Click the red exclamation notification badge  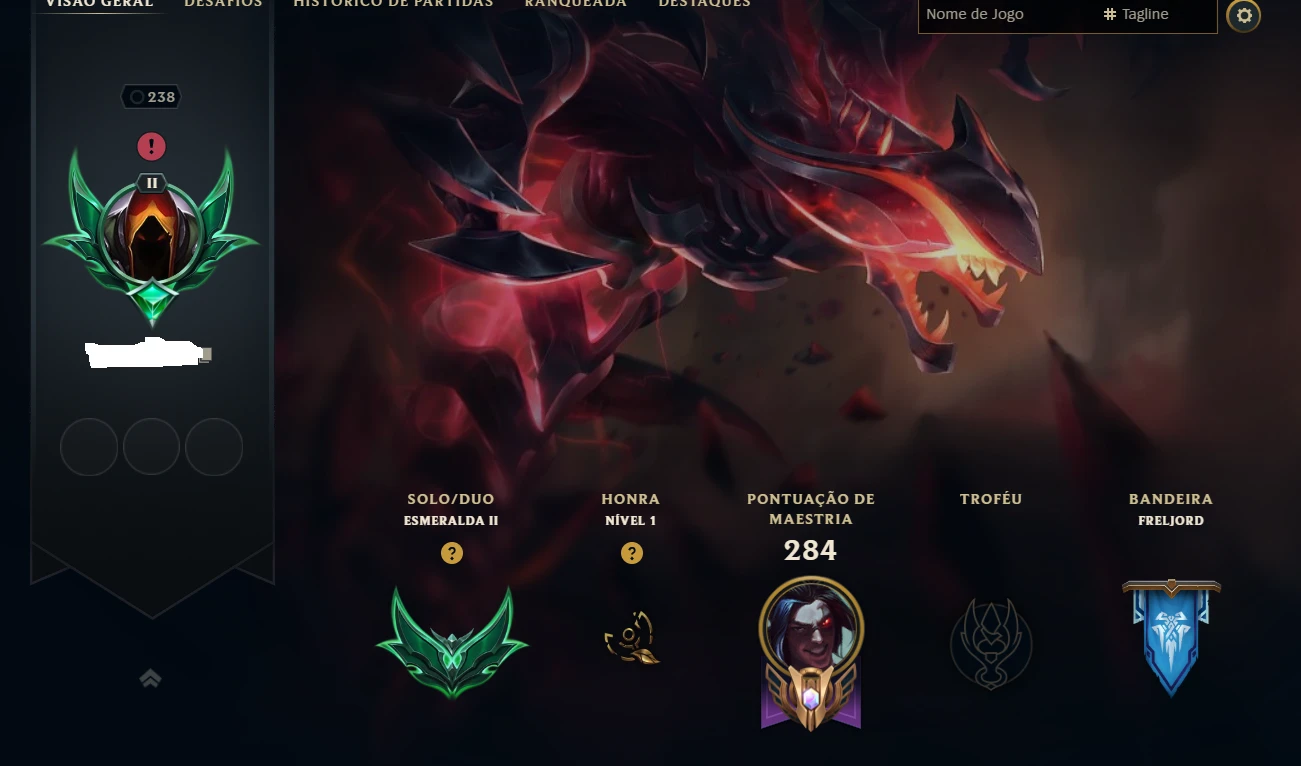151,146
